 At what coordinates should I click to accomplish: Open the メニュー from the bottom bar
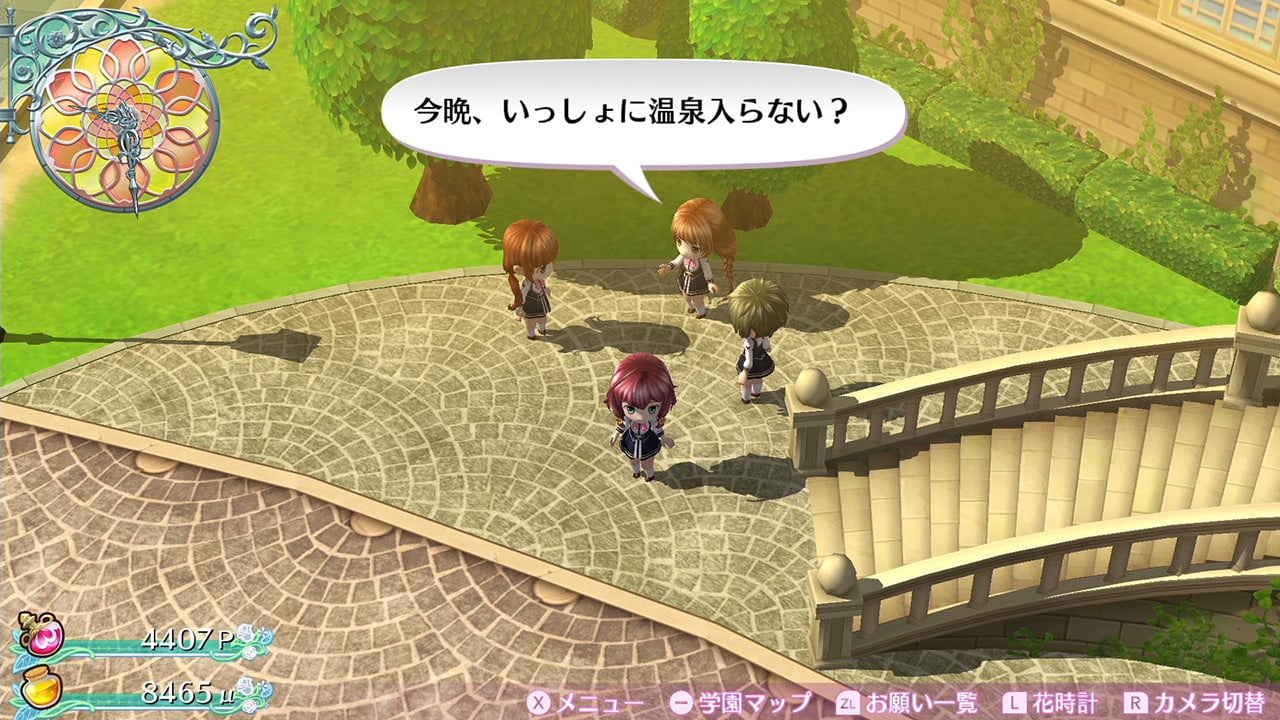[597, 703]
